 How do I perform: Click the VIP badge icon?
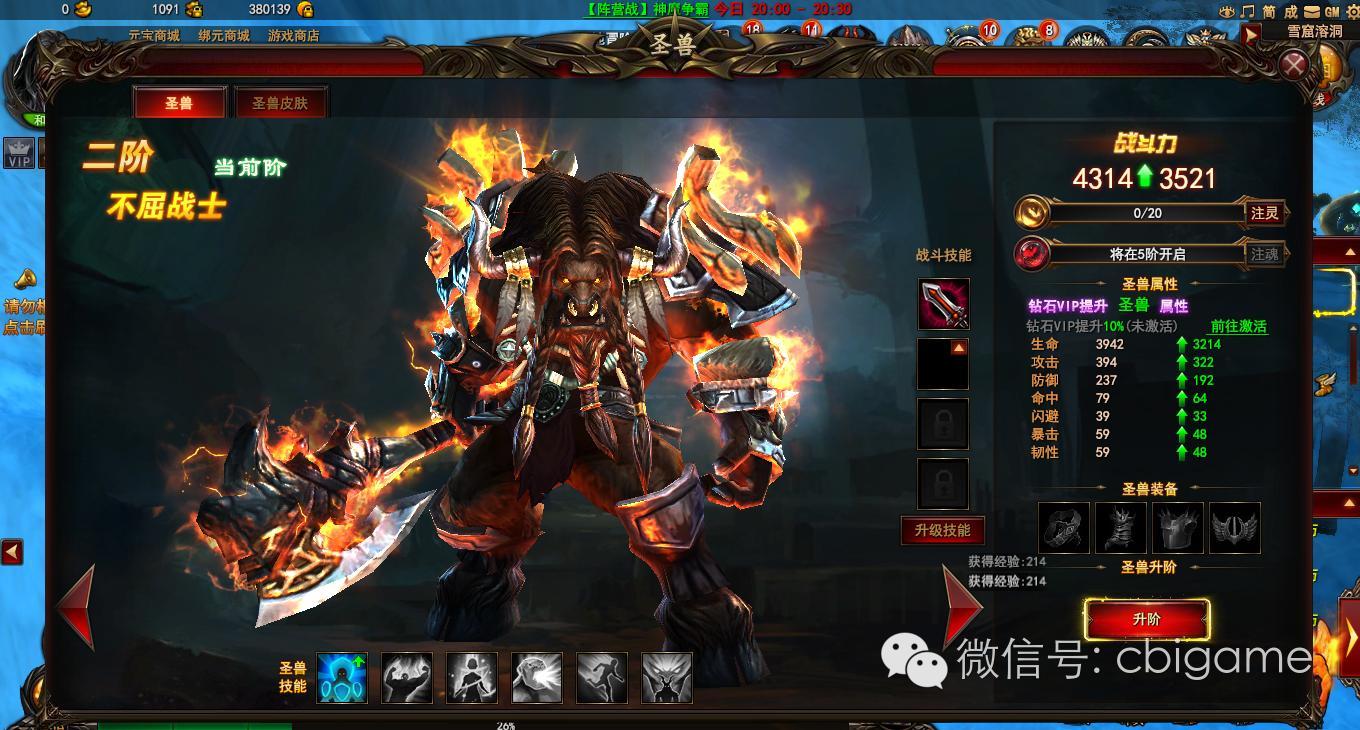coord(19,154)
